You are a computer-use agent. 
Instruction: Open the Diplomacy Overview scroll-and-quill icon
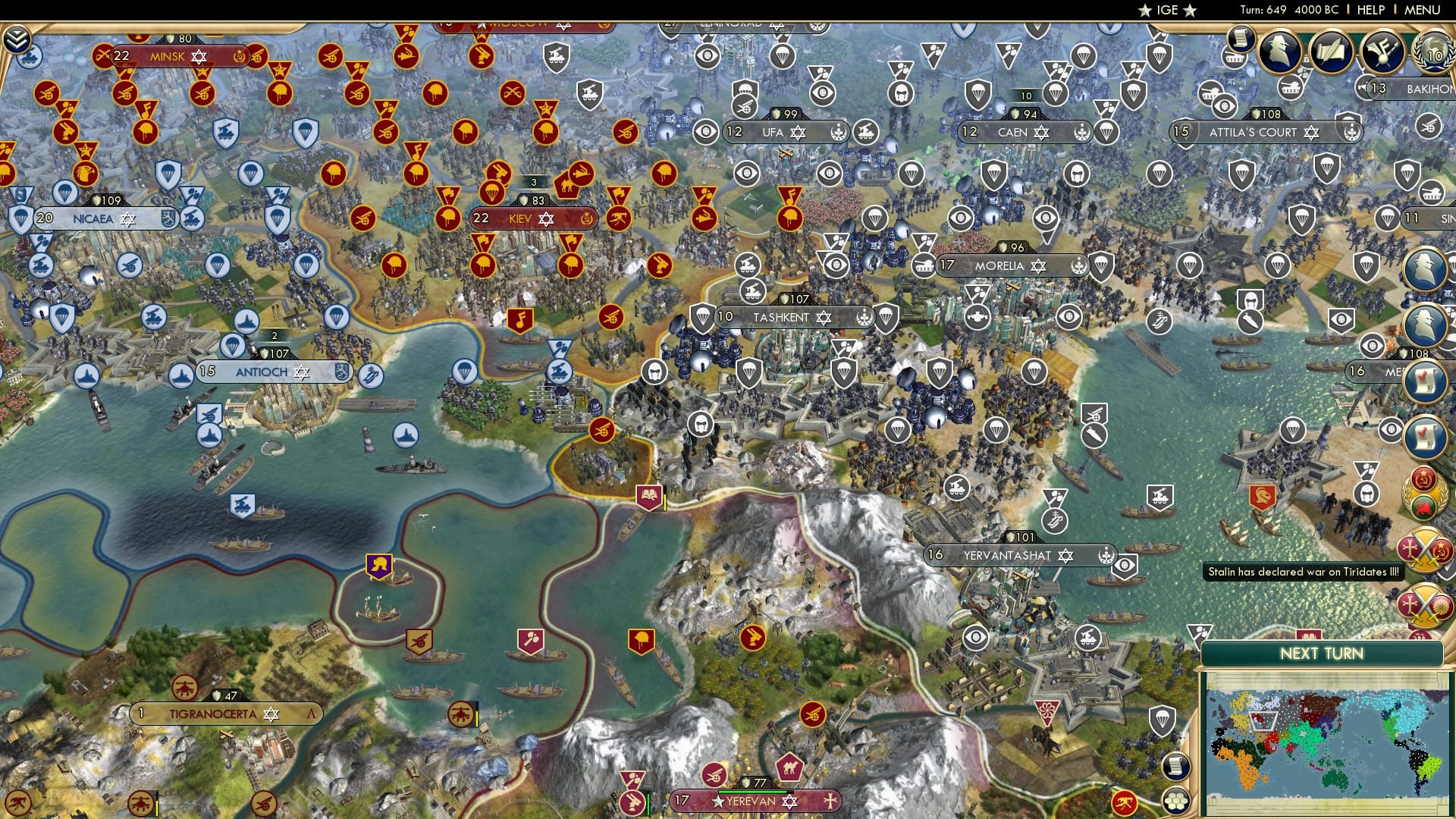1332,51
